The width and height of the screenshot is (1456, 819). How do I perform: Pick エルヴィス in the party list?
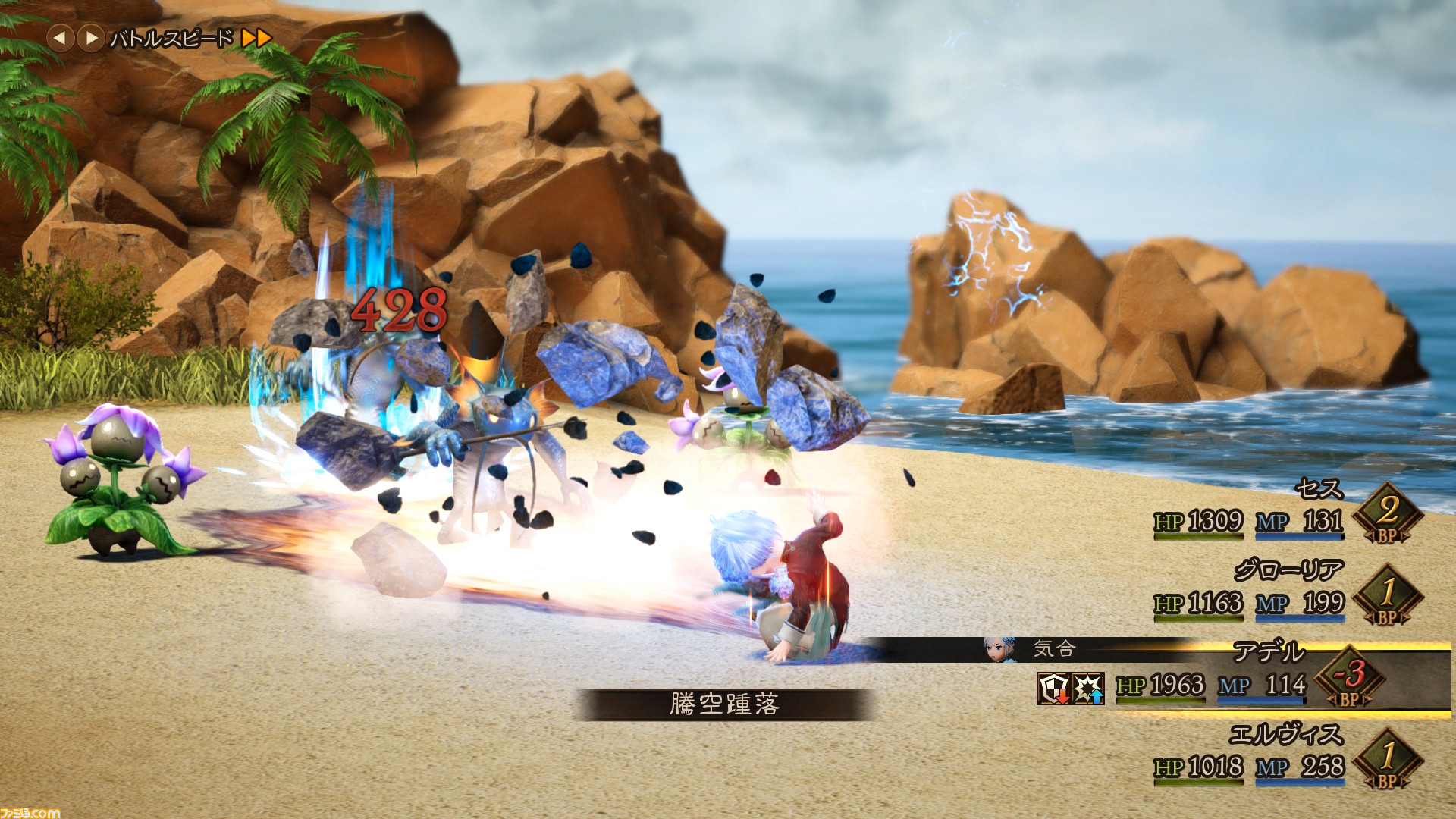[1285, 734]
